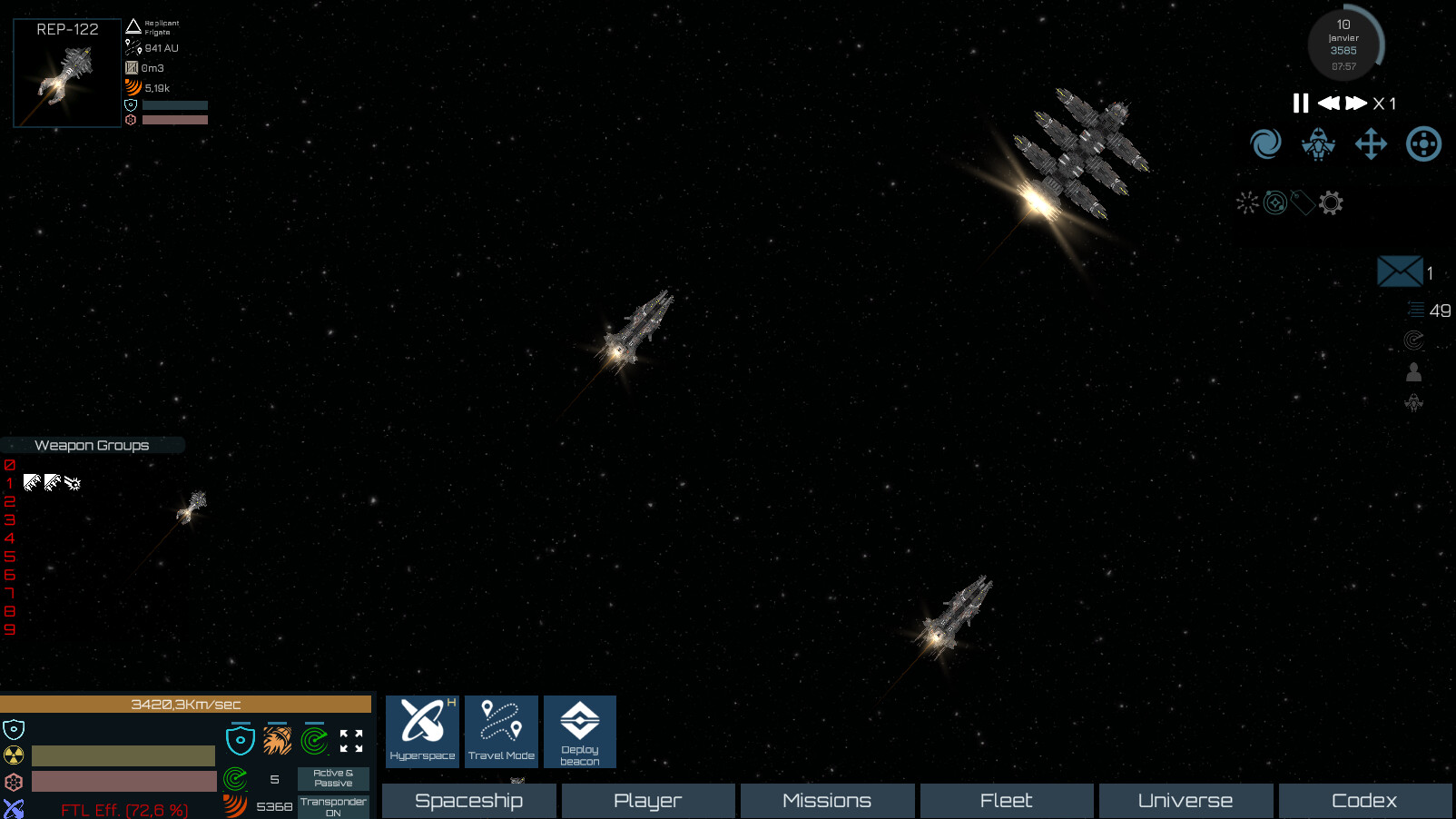The height and width of the screenshot is (819, 1456).
Task: Enable Travel Mode
Action: pyautogui.click(x=501, y=730)
